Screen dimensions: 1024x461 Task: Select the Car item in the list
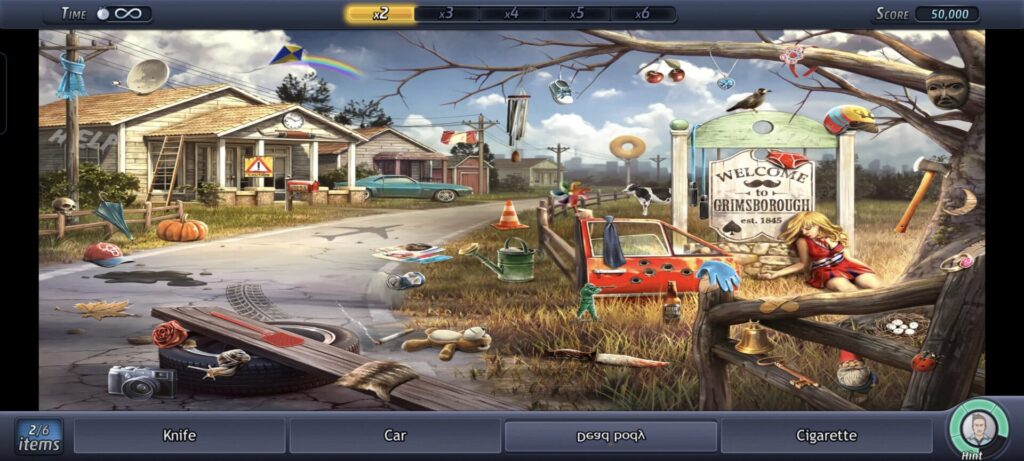tap(395, 436)
